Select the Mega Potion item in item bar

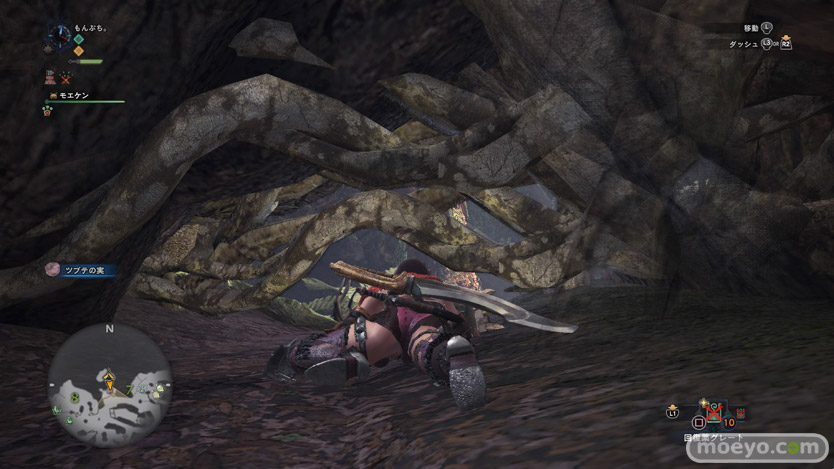tap(713, 412)
